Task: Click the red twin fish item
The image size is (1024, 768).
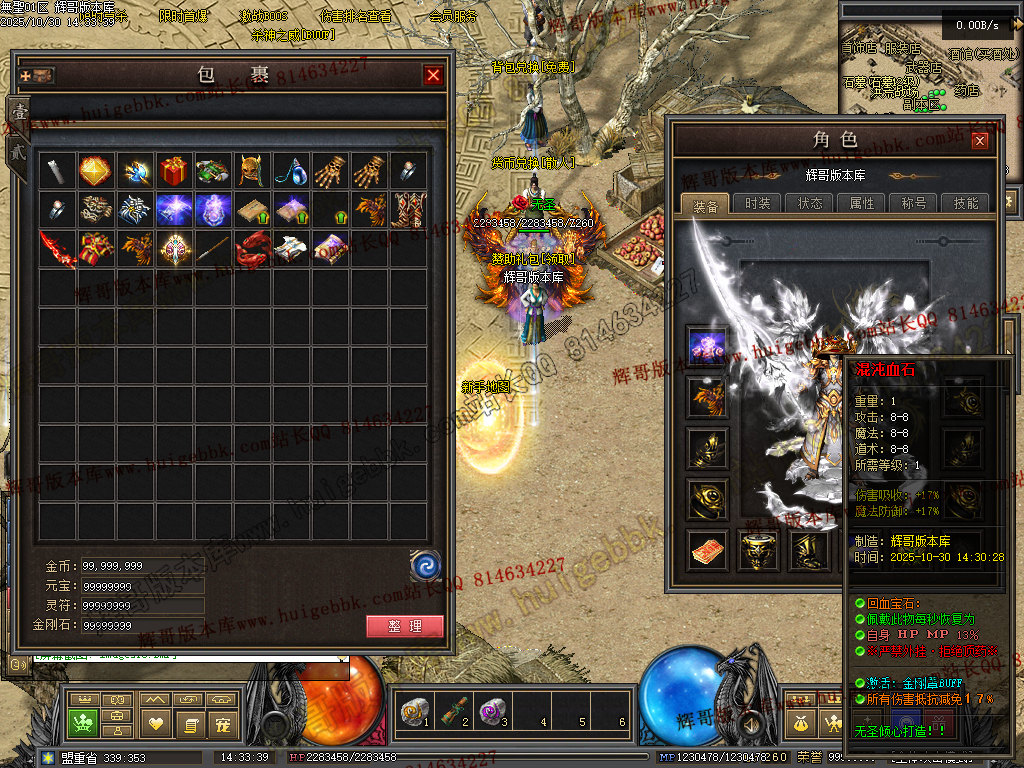Action: [x=252, y=249]
